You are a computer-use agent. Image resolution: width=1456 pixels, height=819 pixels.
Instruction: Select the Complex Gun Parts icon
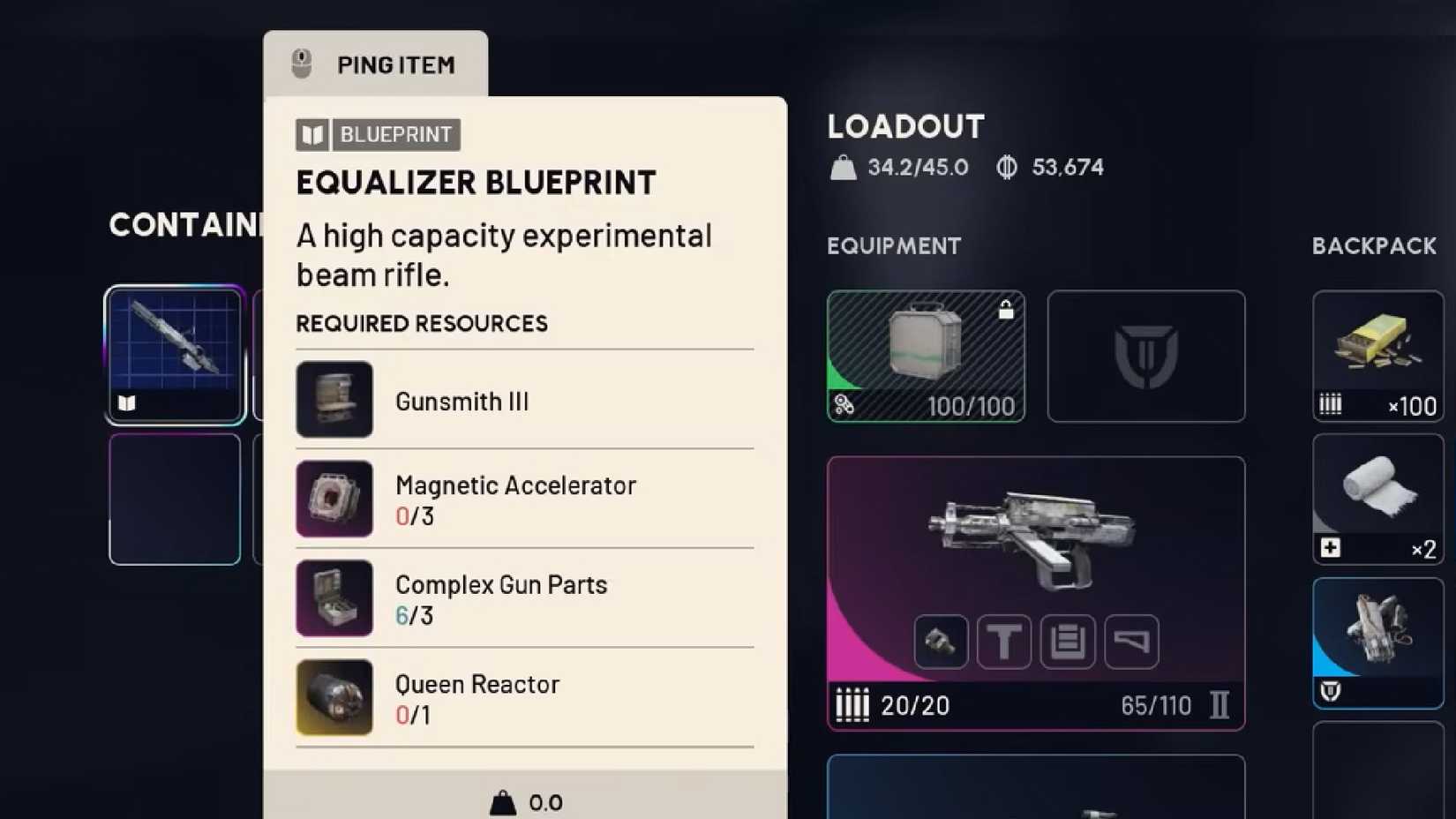(334, 598)
